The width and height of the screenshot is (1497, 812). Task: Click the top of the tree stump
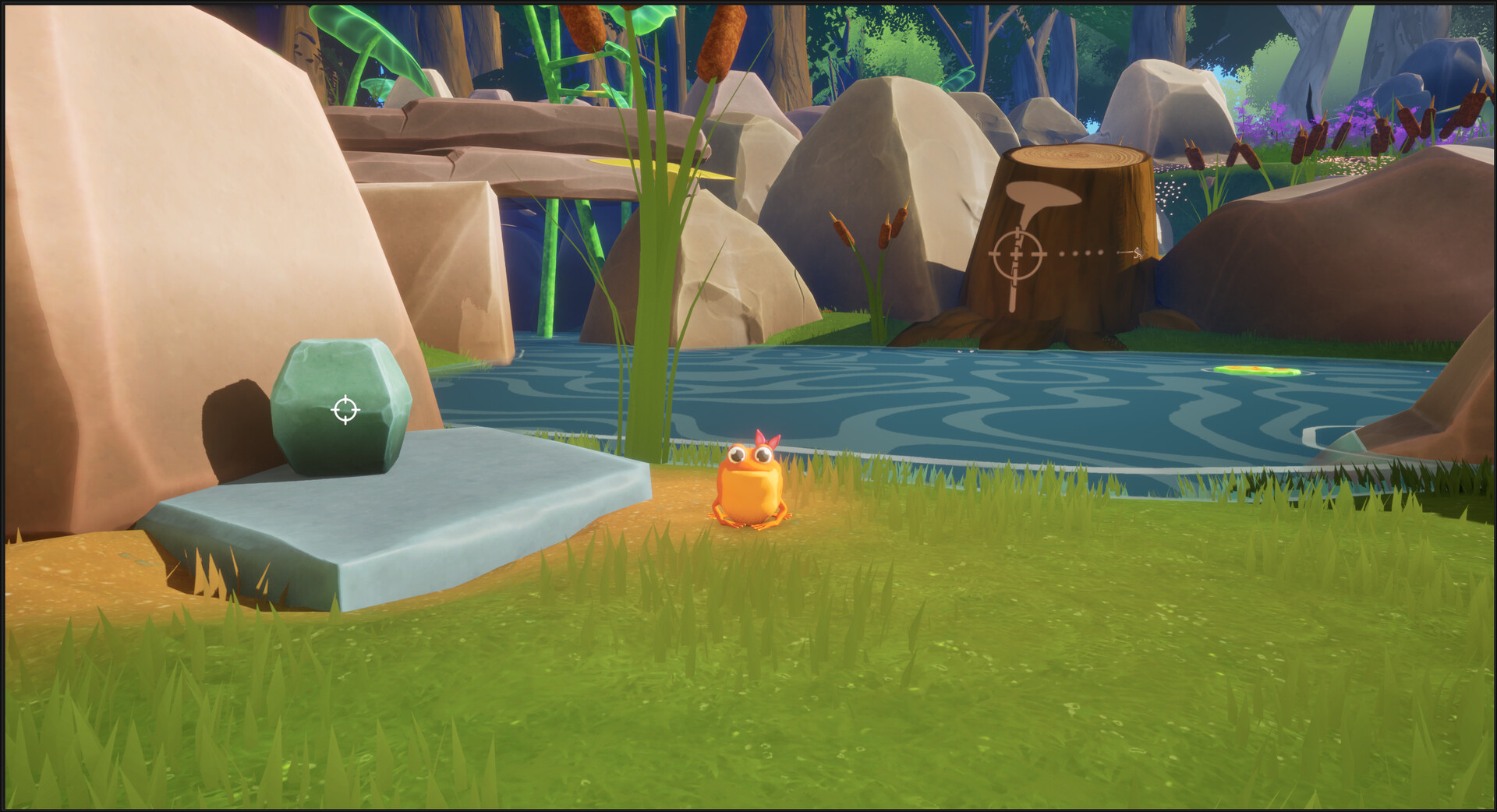point(1076,156)
